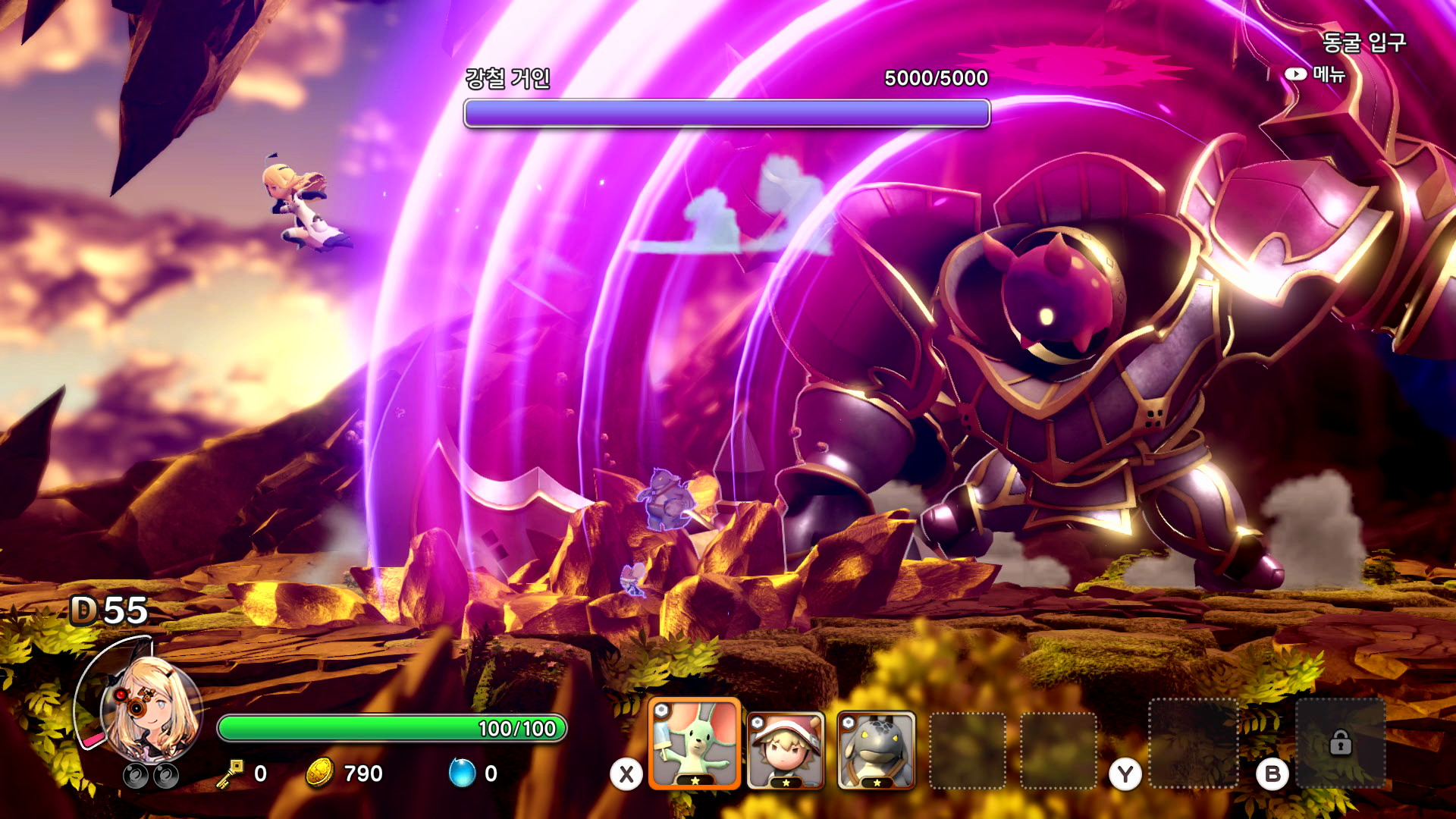Open the 메뉴 menu
The height and width of the screenshot is (819, 1456).
point(1315,74)
